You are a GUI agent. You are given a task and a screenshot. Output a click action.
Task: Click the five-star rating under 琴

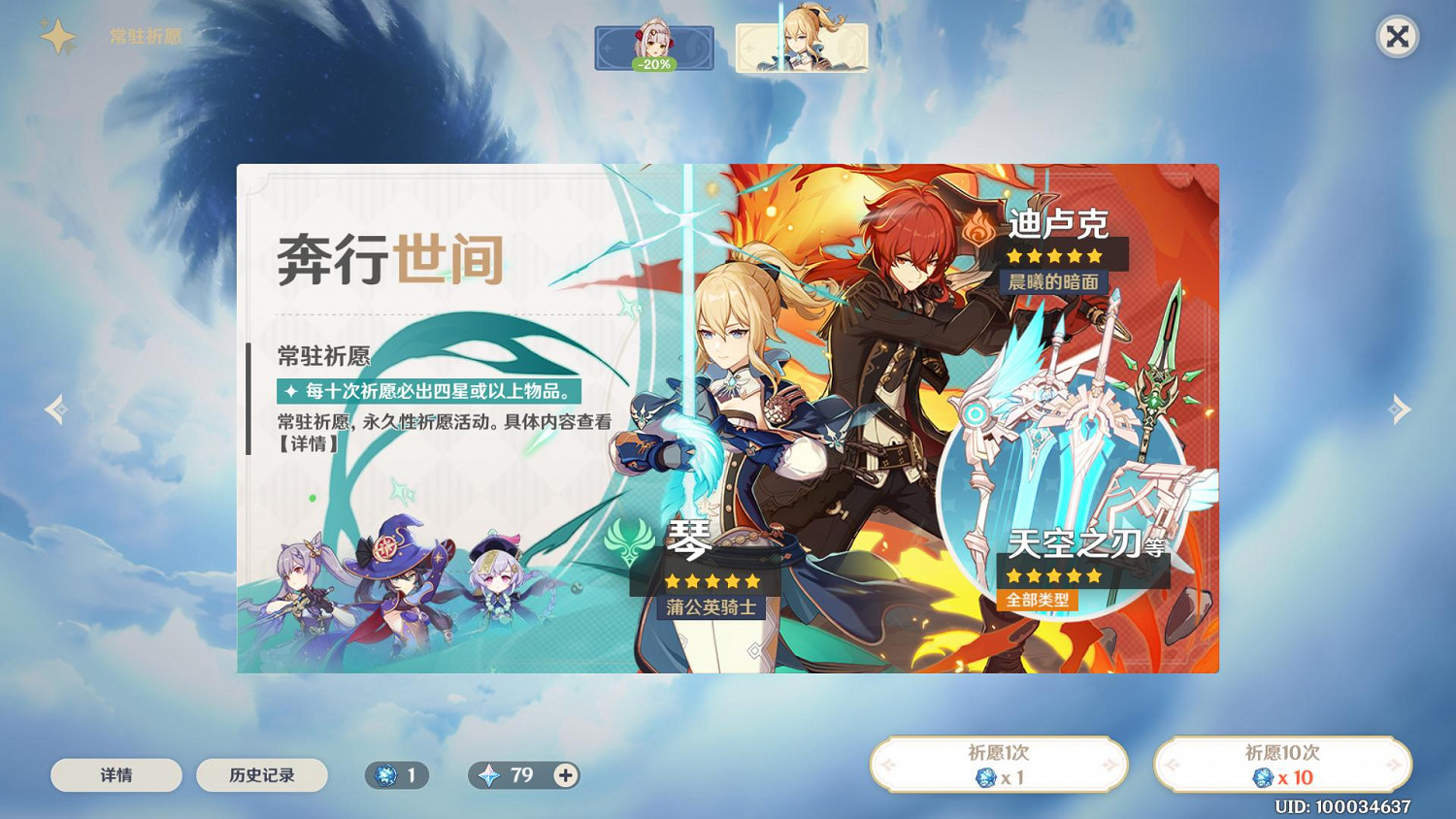tap(713, 581)
